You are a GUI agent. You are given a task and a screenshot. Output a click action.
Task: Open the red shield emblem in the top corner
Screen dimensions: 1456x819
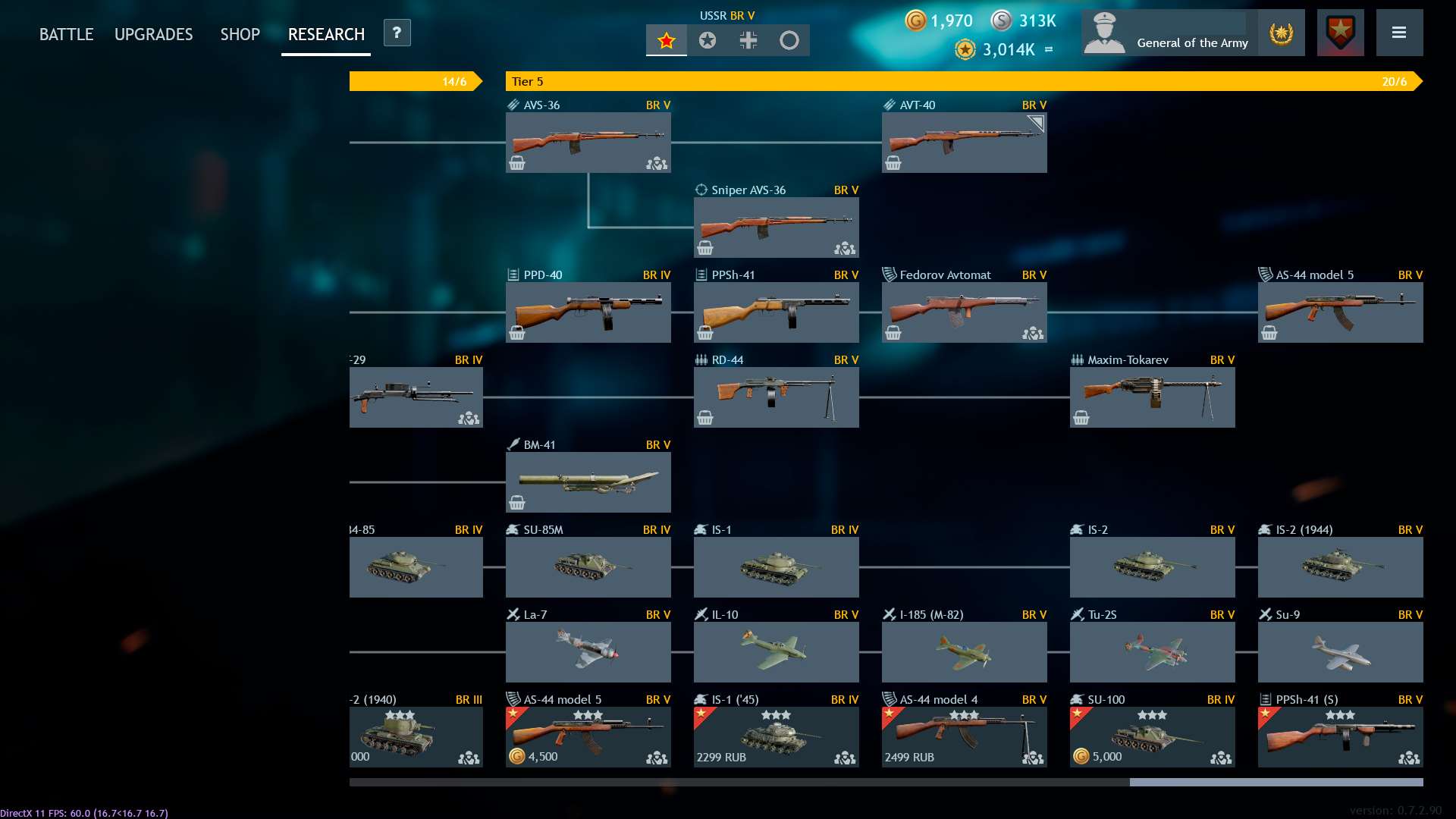click(x=1339, y=32)
